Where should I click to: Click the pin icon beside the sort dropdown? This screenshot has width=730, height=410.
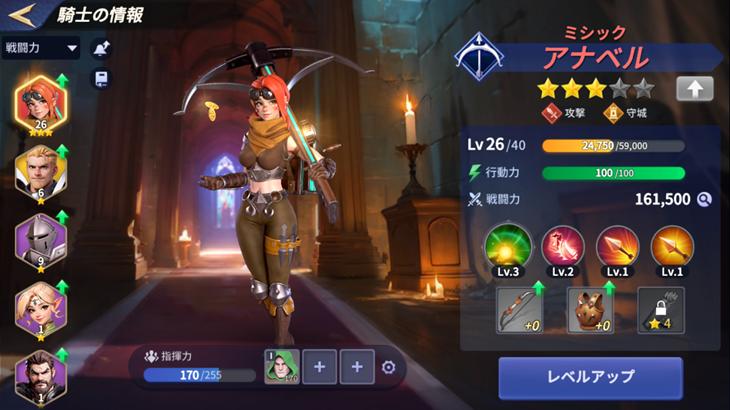101,47
